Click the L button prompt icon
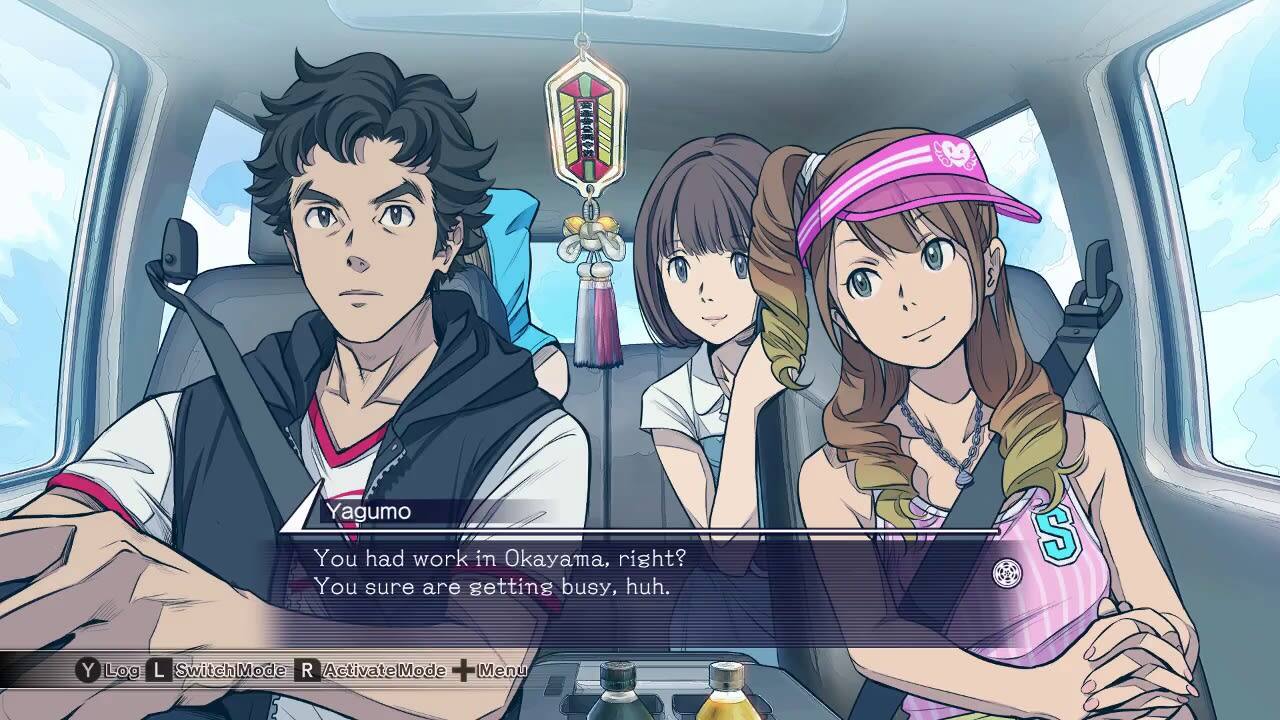This screenshot has height=720, width=1280. point(158,668)
